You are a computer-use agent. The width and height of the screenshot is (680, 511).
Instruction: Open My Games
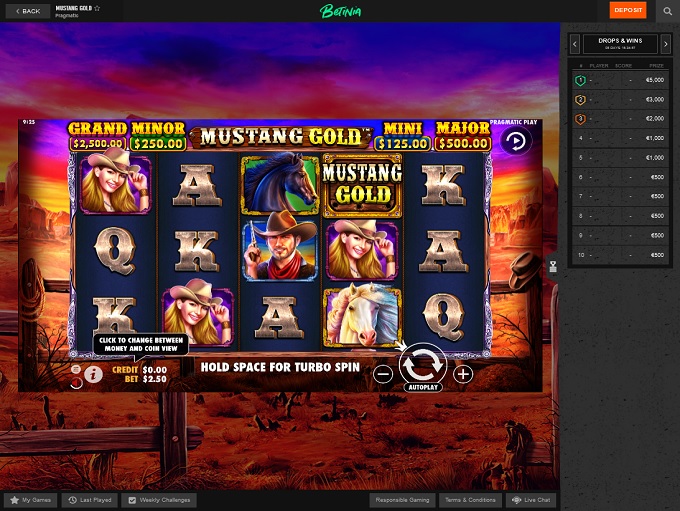29,499
